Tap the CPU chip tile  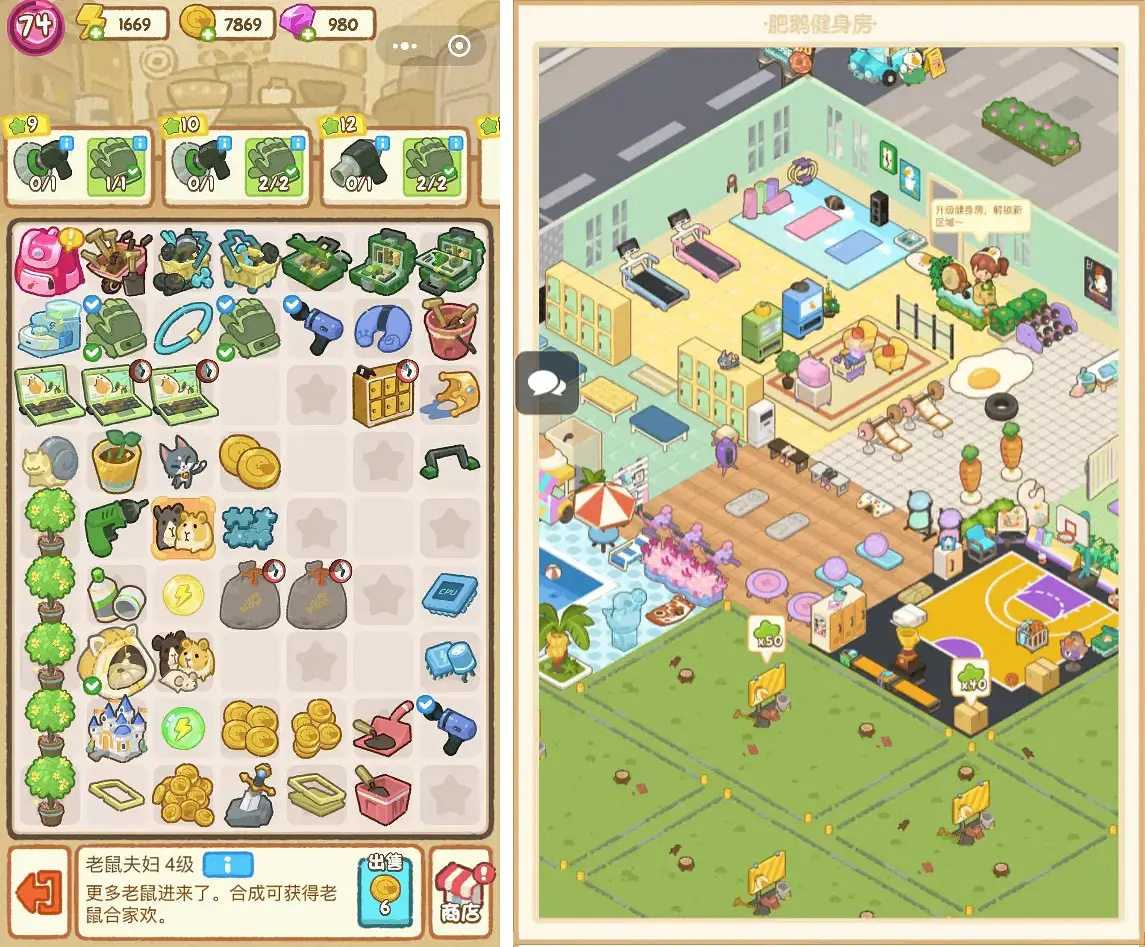pyautogui.click(x=449, y=593)
